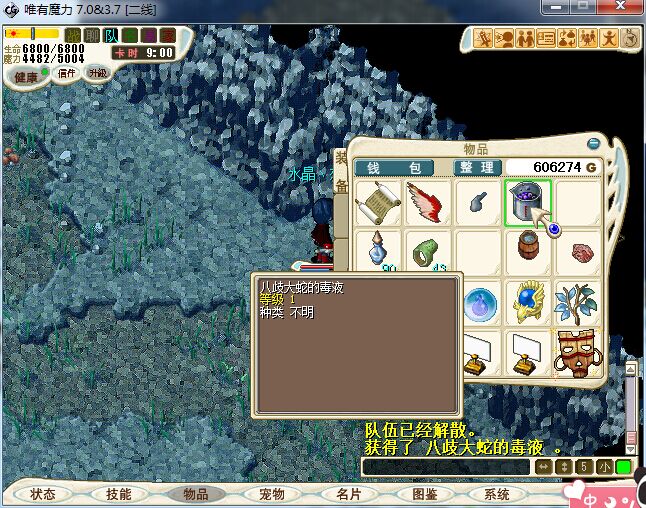Image resolution: width=646 pixels, height=508 pixels.
Task: Open the 状态 status menu
Action: (x=43, y=494)
